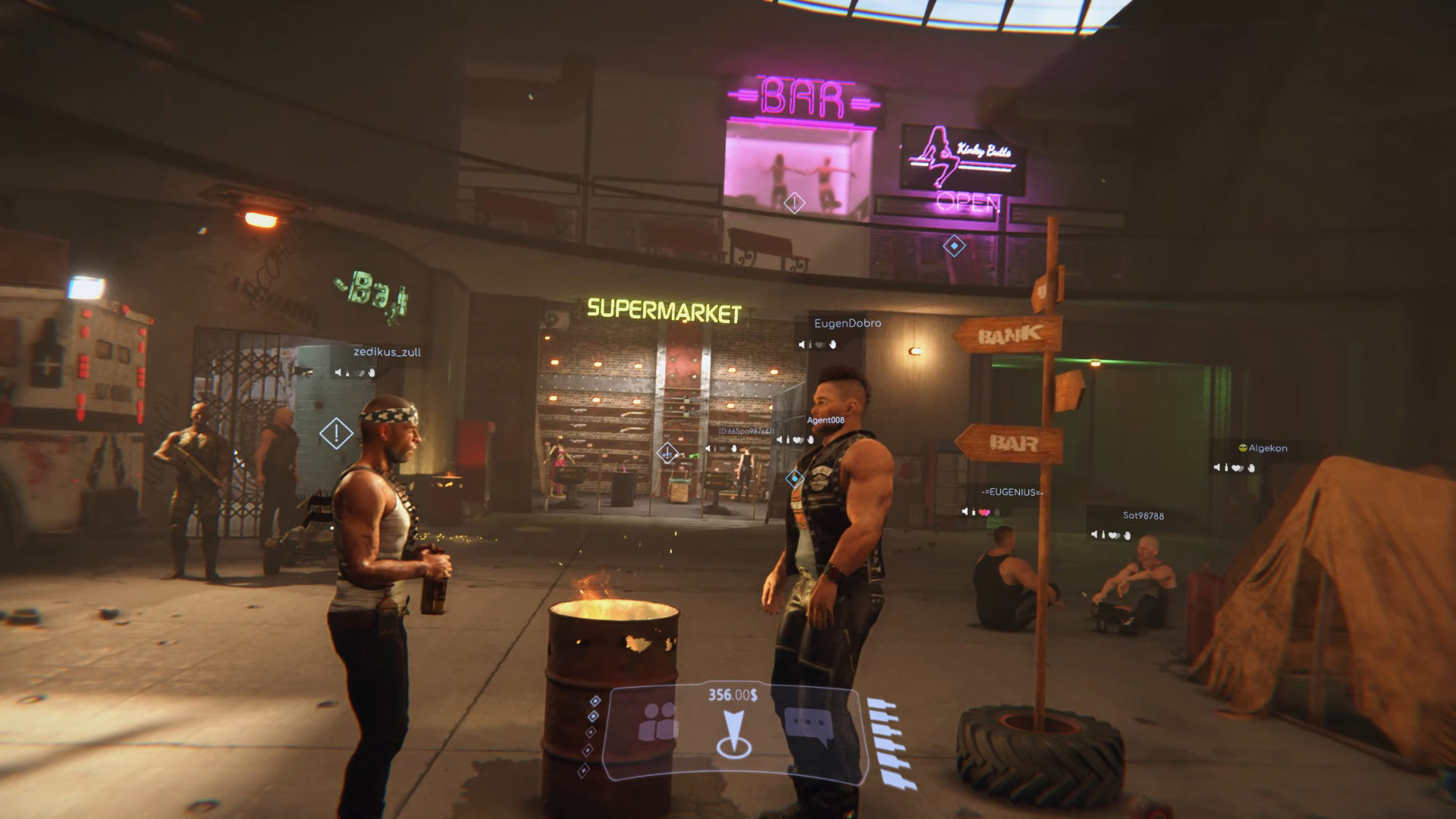
Task: Select the blue diamond marker on Agent008
Action: pyautogui.click(x=794, y=479)
